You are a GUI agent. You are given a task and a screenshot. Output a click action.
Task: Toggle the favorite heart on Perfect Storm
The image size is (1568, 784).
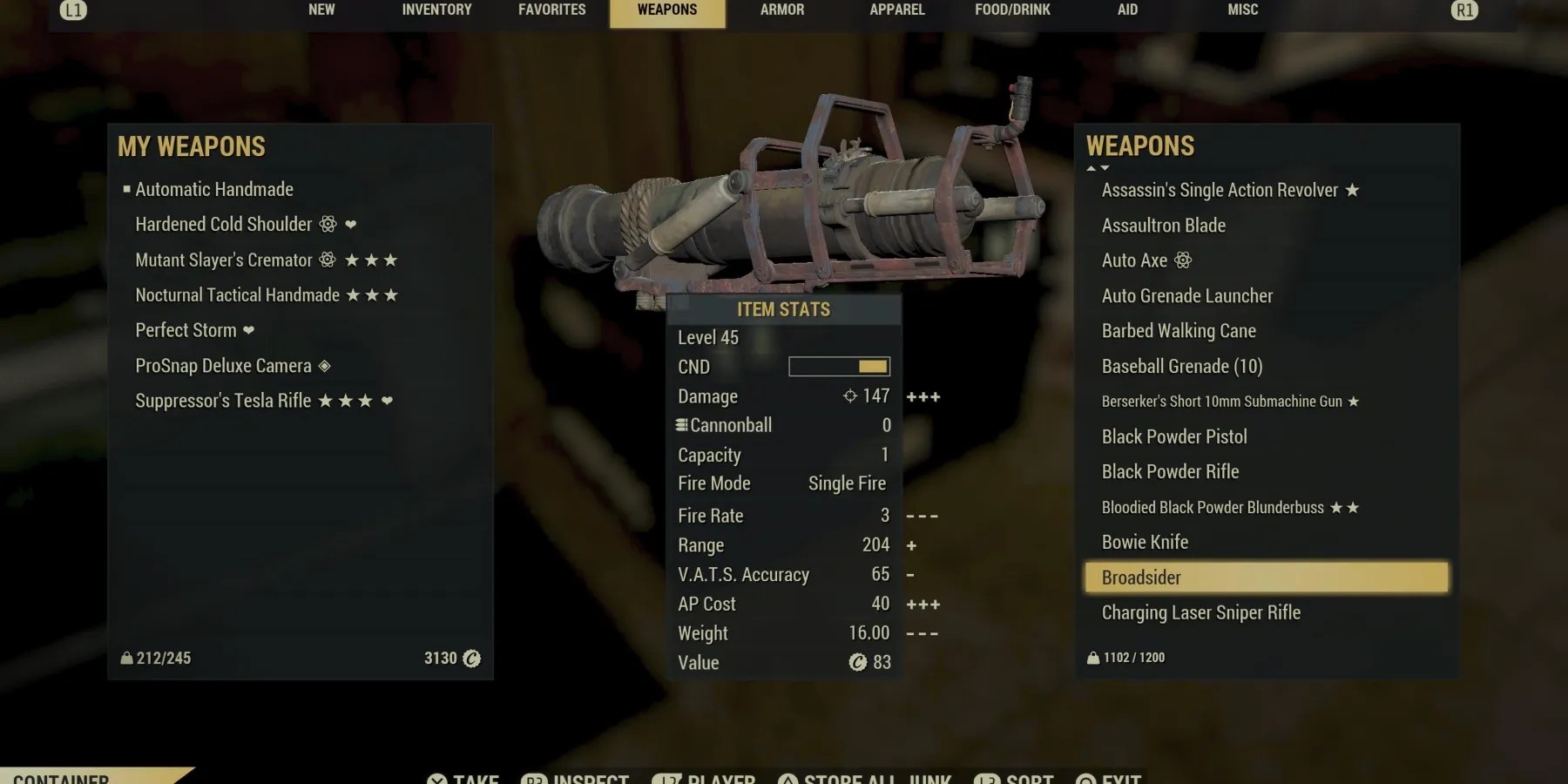click(x=249, y=331)
